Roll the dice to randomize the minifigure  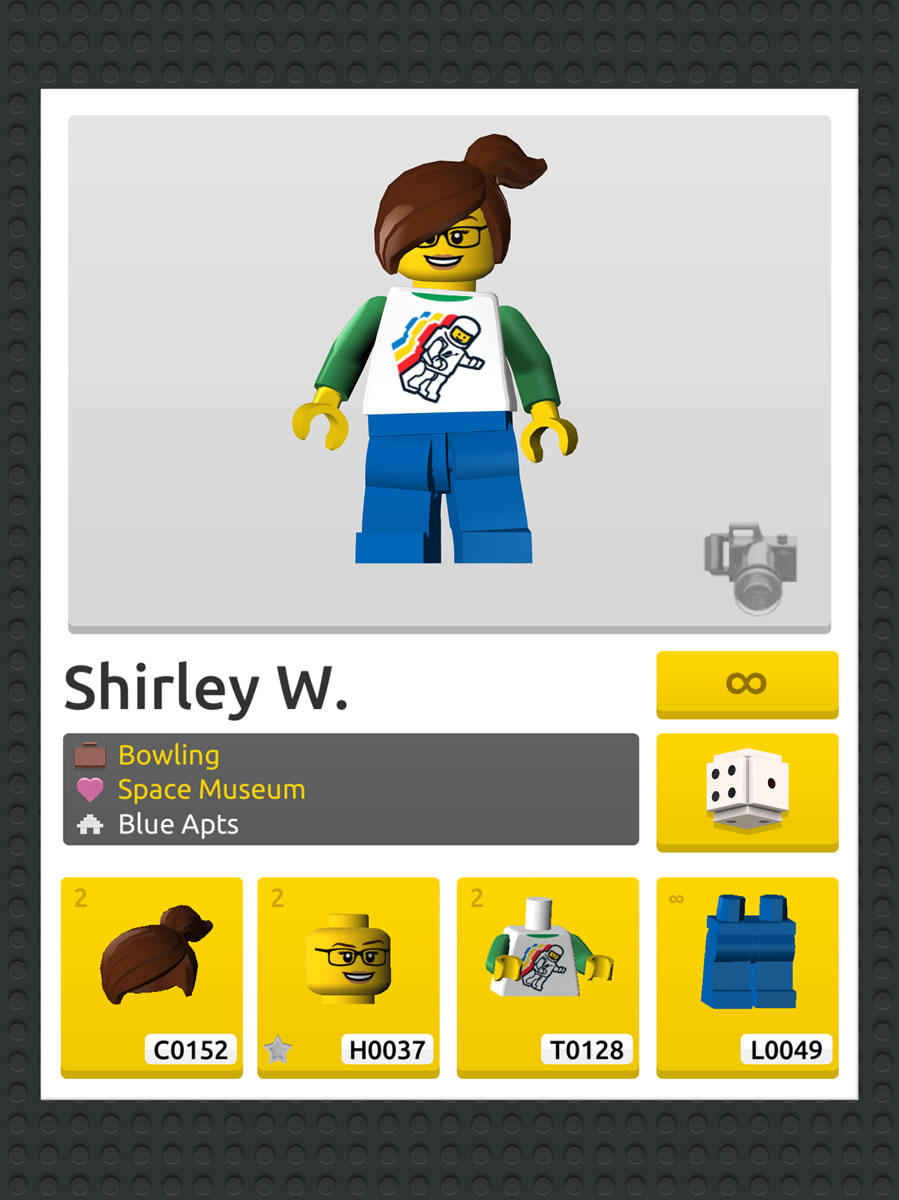[x=746, y=791]
